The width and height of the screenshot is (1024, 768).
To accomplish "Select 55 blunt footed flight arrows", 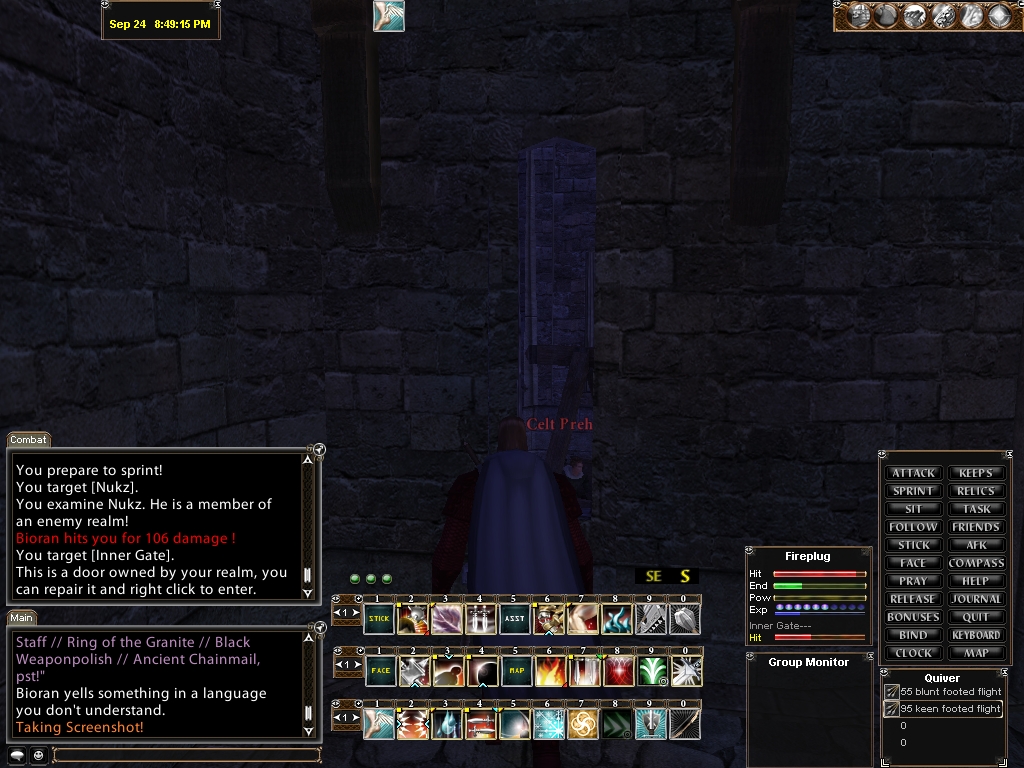I will tap(949, 692).
